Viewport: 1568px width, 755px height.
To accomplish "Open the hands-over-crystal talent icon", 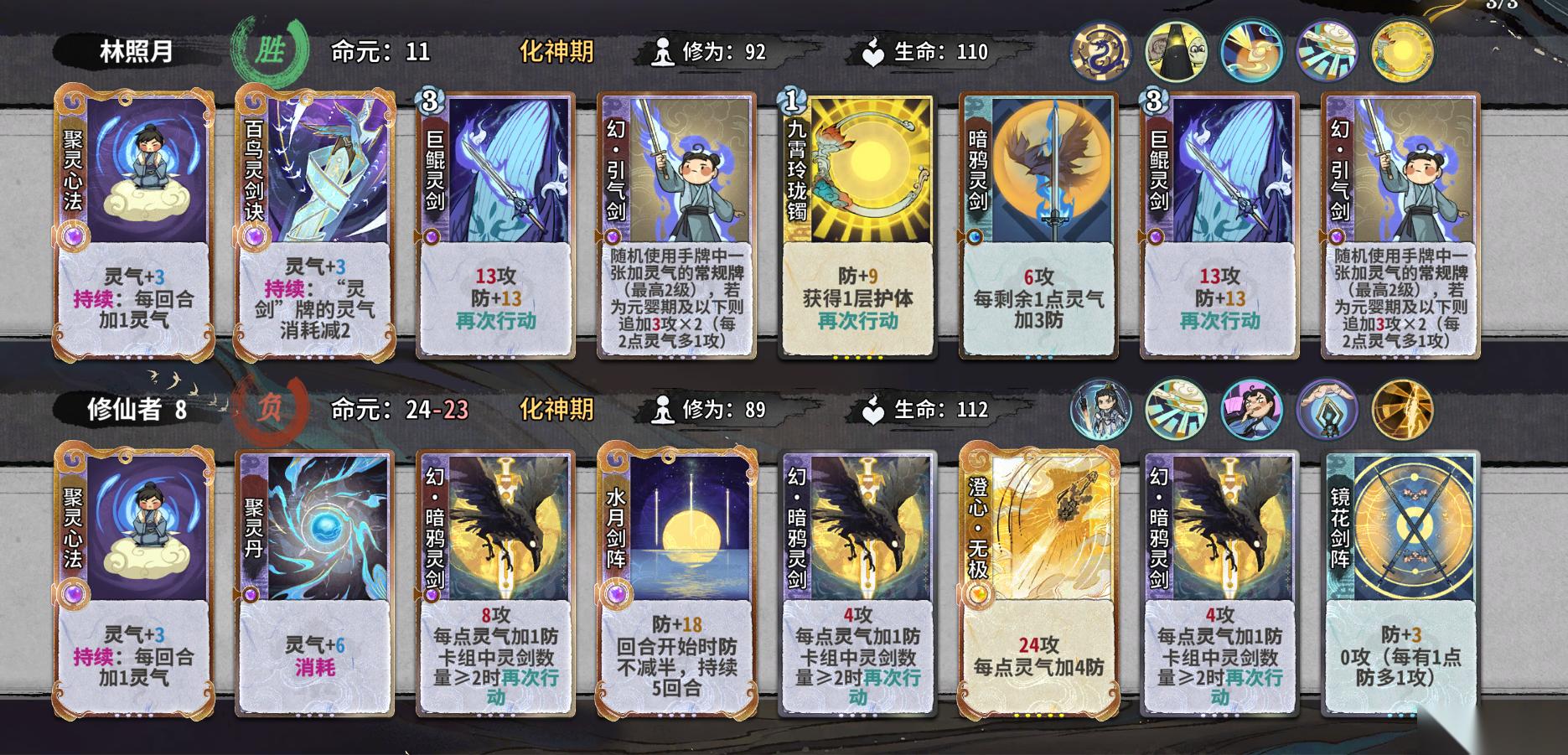I will pyautogui.click(x=1327, y=410).
